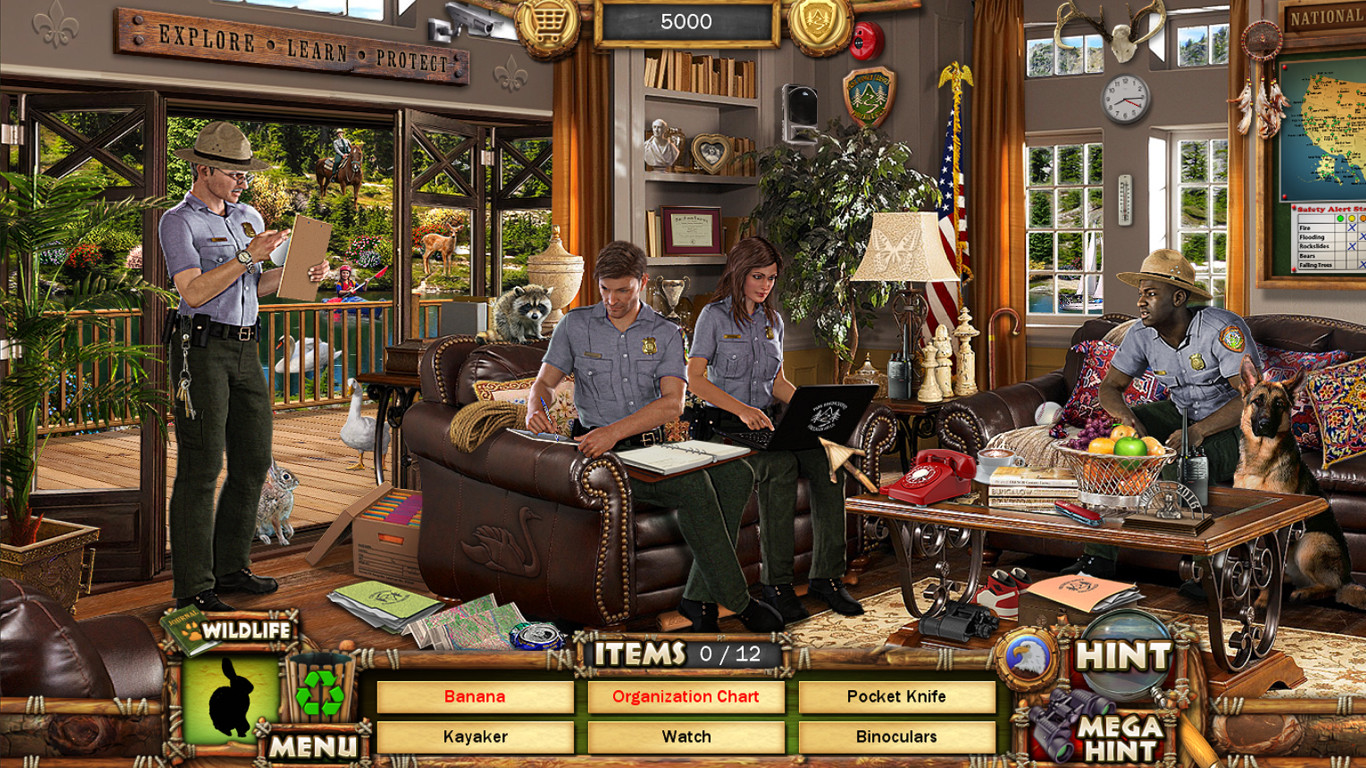Click the score display showing 5000

tap(686, 22)
